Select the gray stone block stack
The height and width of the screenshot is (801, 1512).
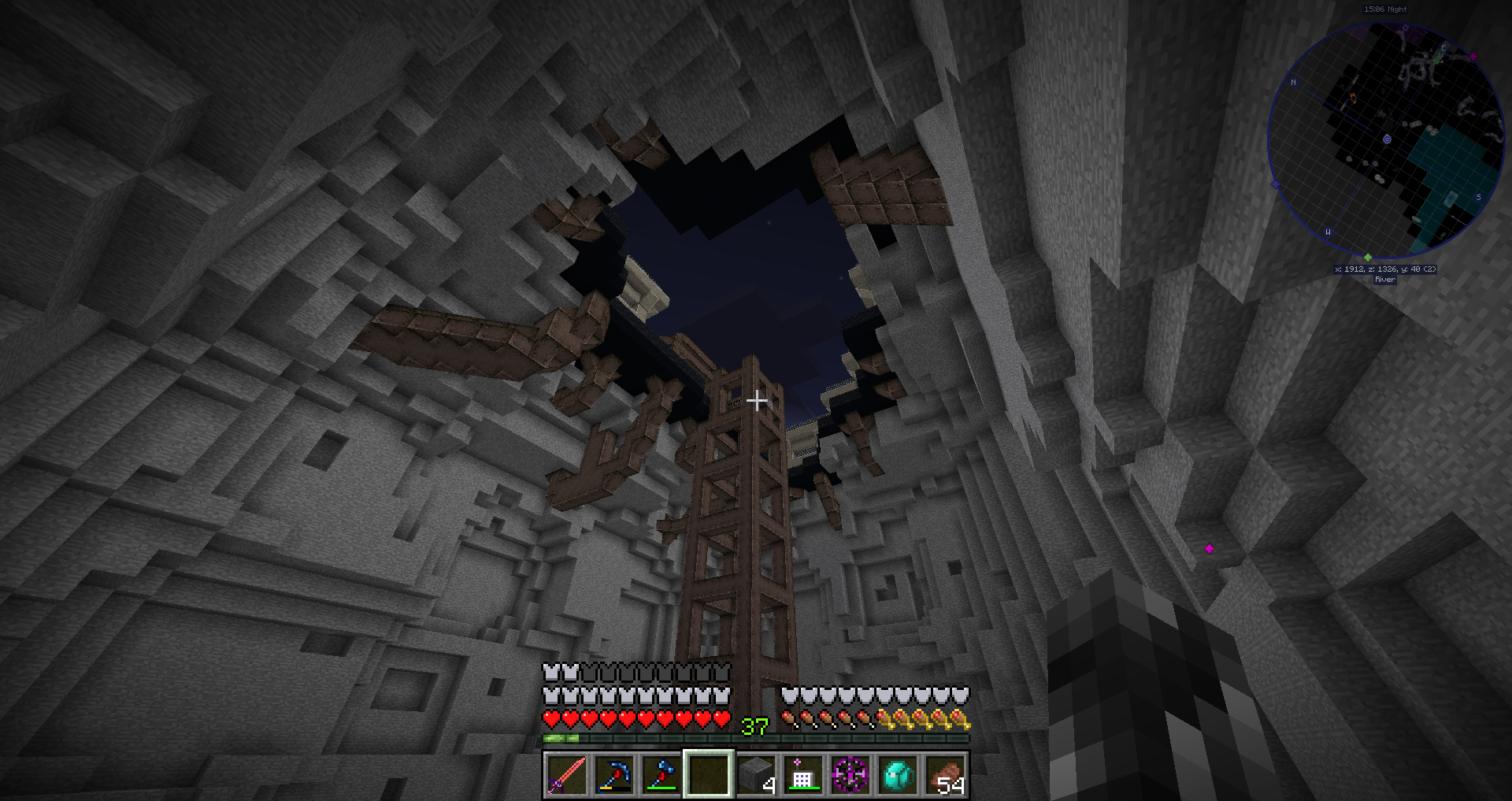756,775
